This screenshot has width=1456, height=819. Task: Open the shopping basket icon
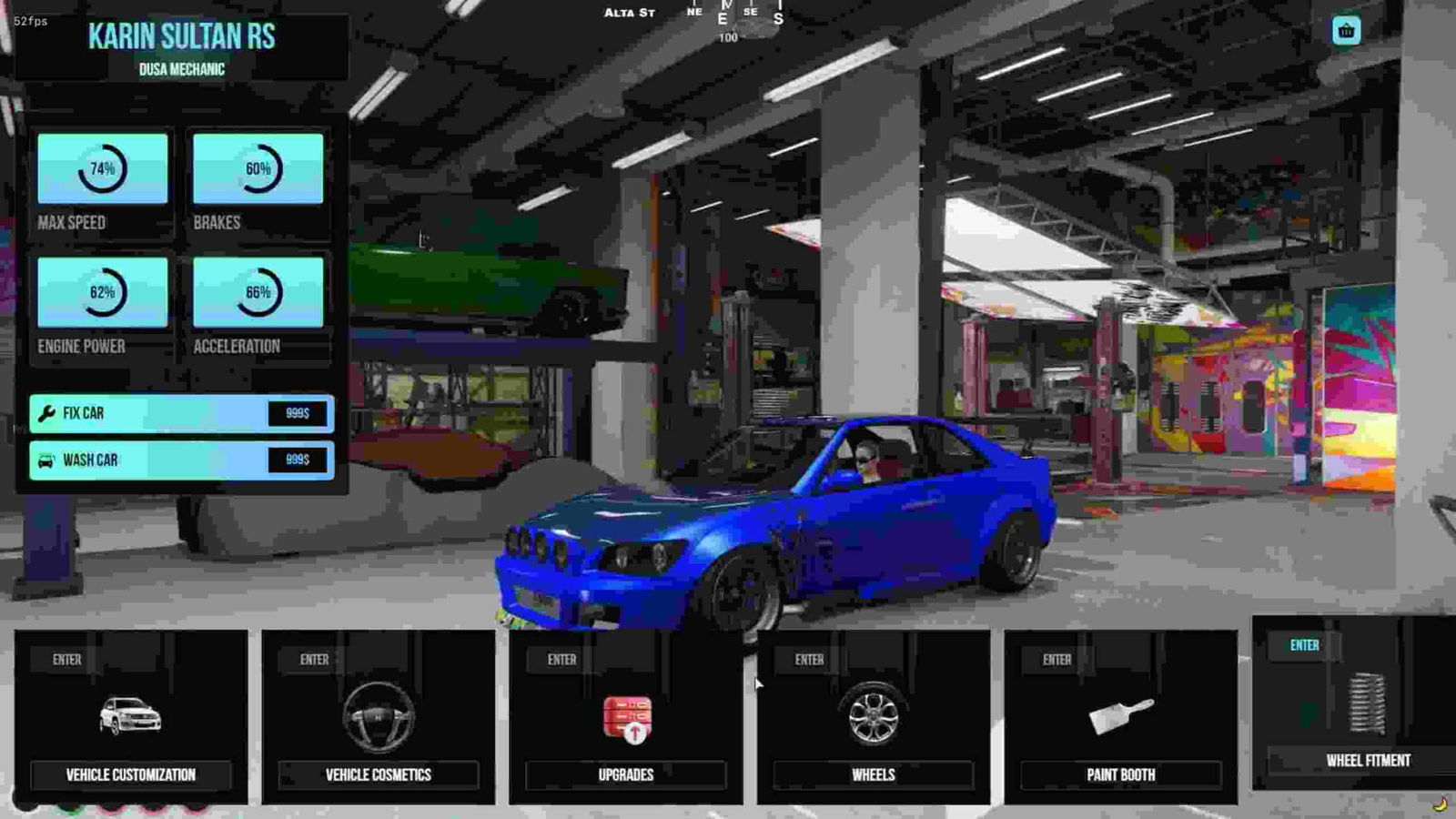click(1346, 31)
